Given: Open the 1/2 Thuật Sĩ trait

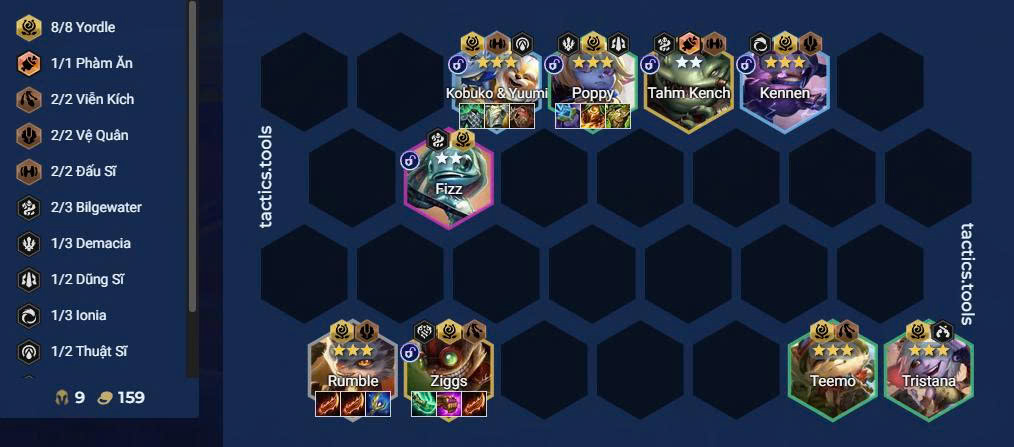Looking at the screenshot, I should [x=89, y=351].
